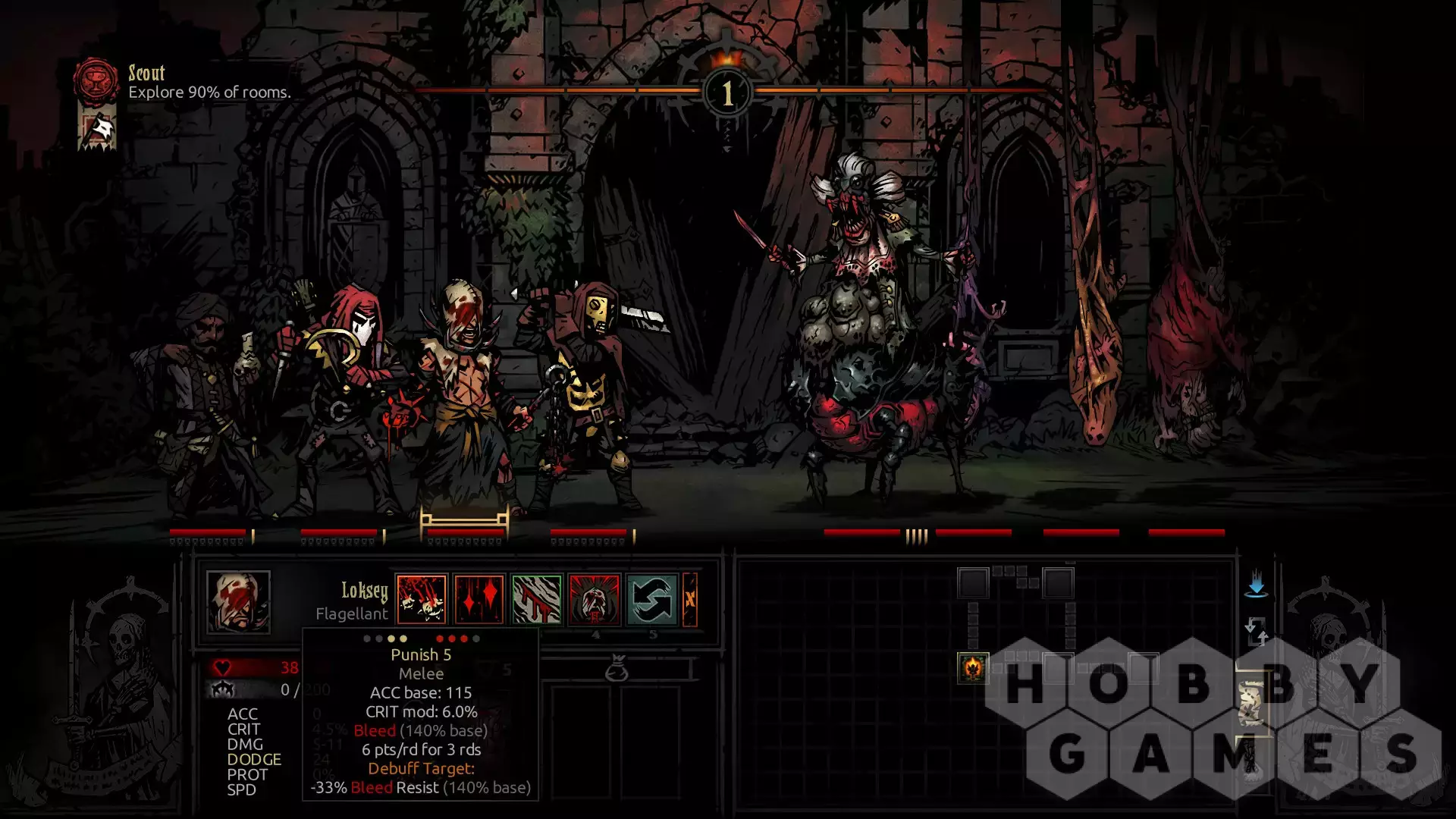Select the Punish skill icon
1456x819 pixels.
click(x=422, y=599)
